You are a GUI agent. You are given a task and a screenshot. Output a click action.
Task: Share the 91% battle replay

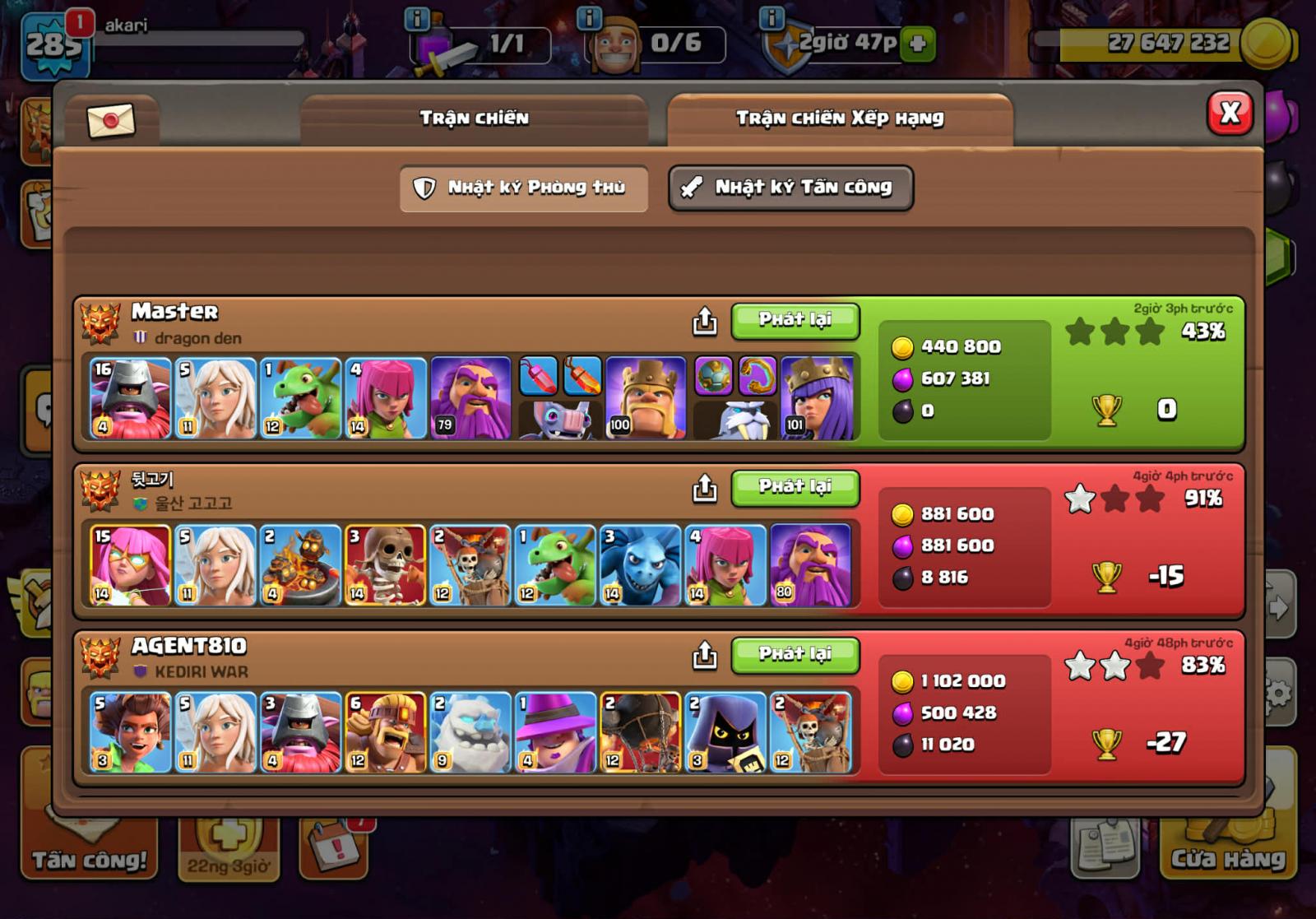tap(704, 489)
